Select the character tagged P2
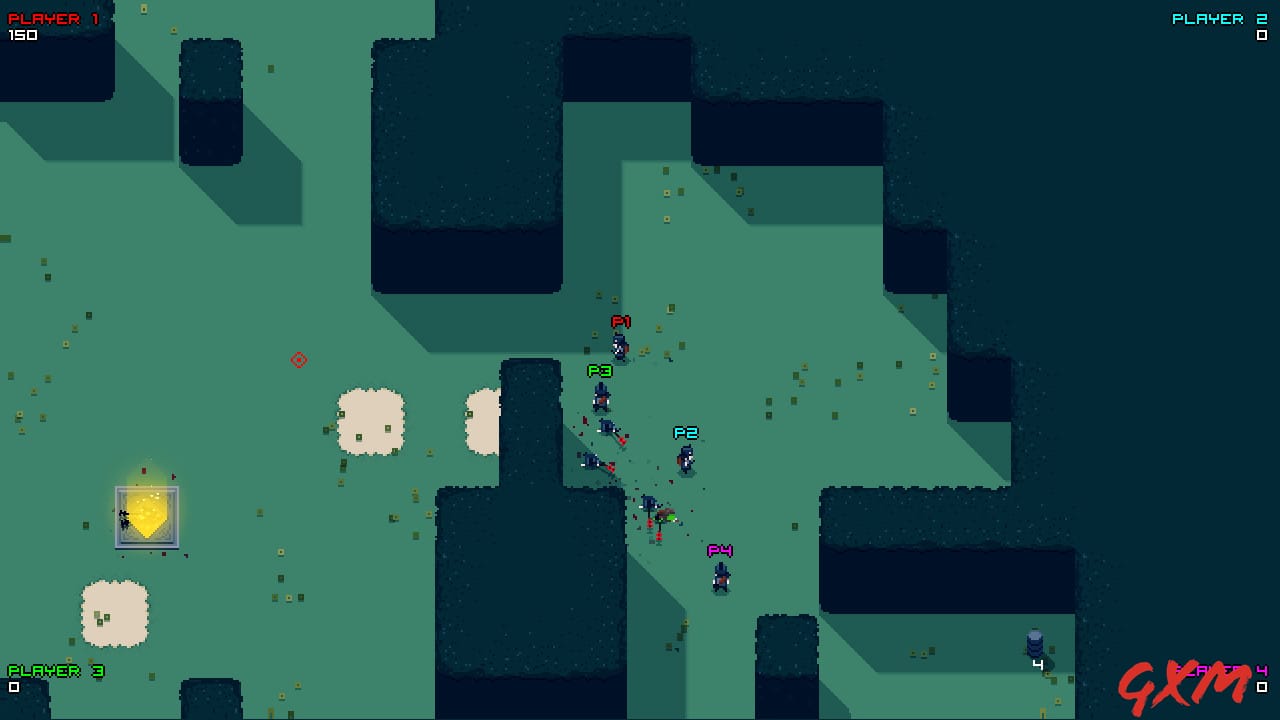 [x=685, y=456]
